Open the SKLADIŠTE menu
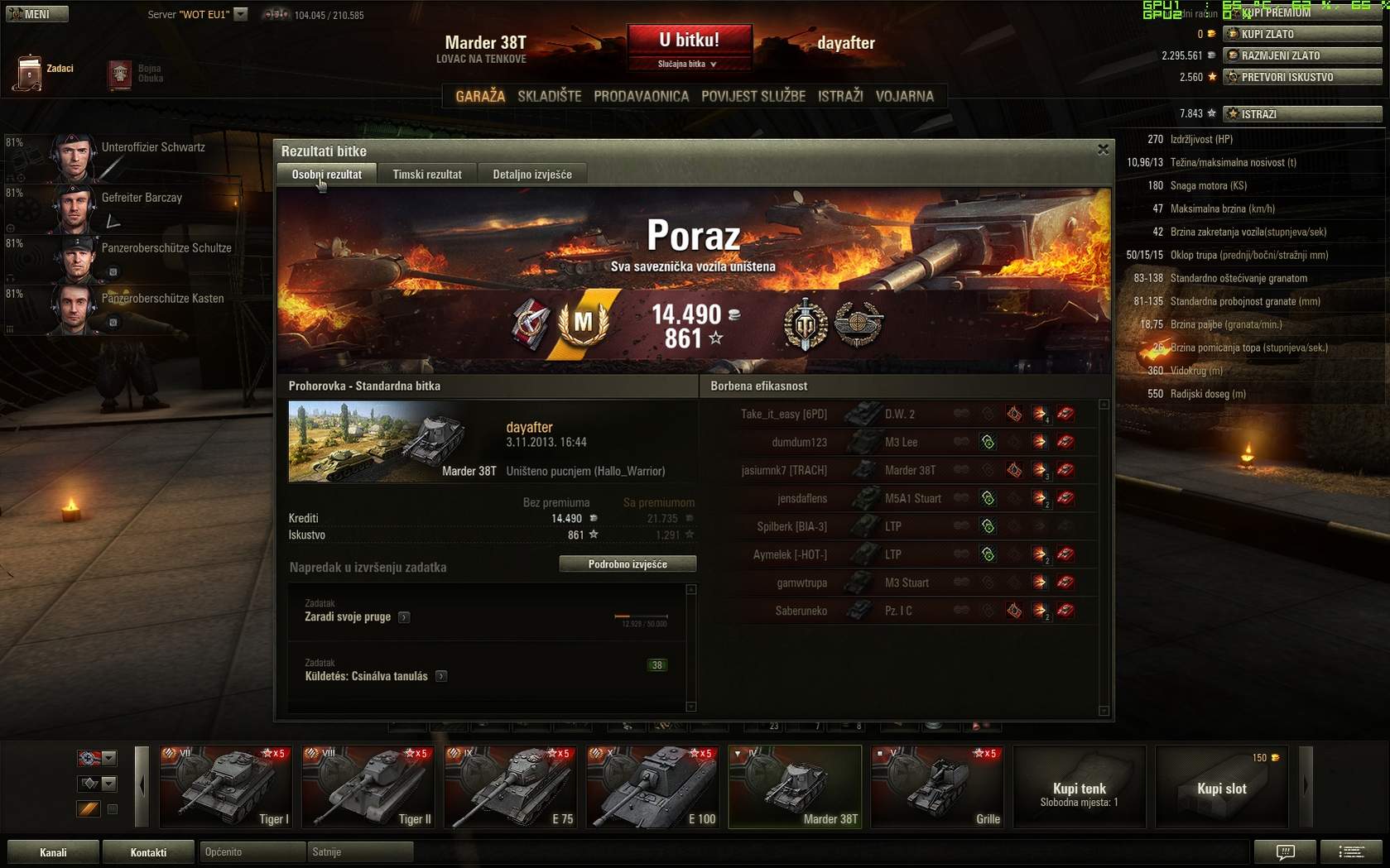Screen dimensions: 1390x868 [550, 96]
